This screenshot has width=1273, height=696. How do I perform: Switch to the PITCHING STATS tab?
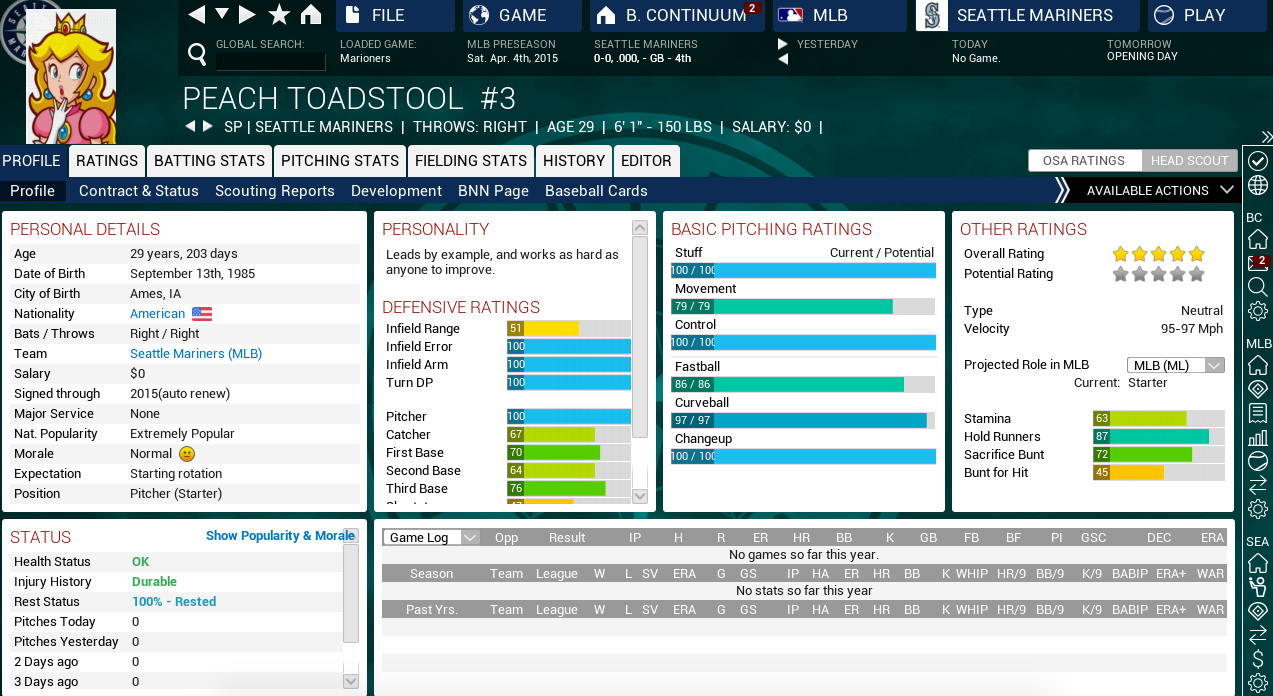[340, 161]
